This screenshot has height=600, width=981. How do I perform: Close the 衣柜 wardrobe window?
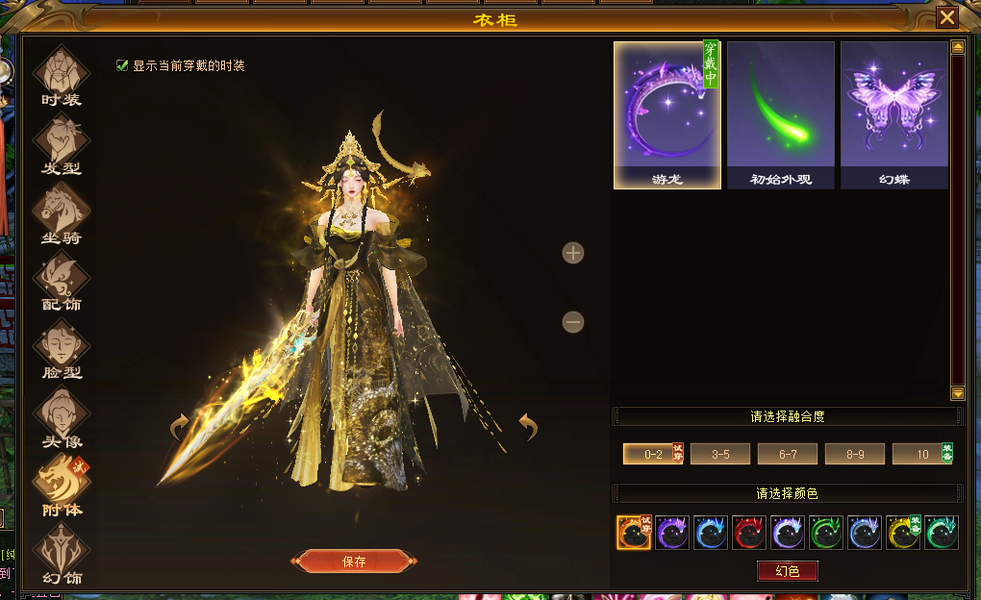pyautogui.click(x=946, y=17)
